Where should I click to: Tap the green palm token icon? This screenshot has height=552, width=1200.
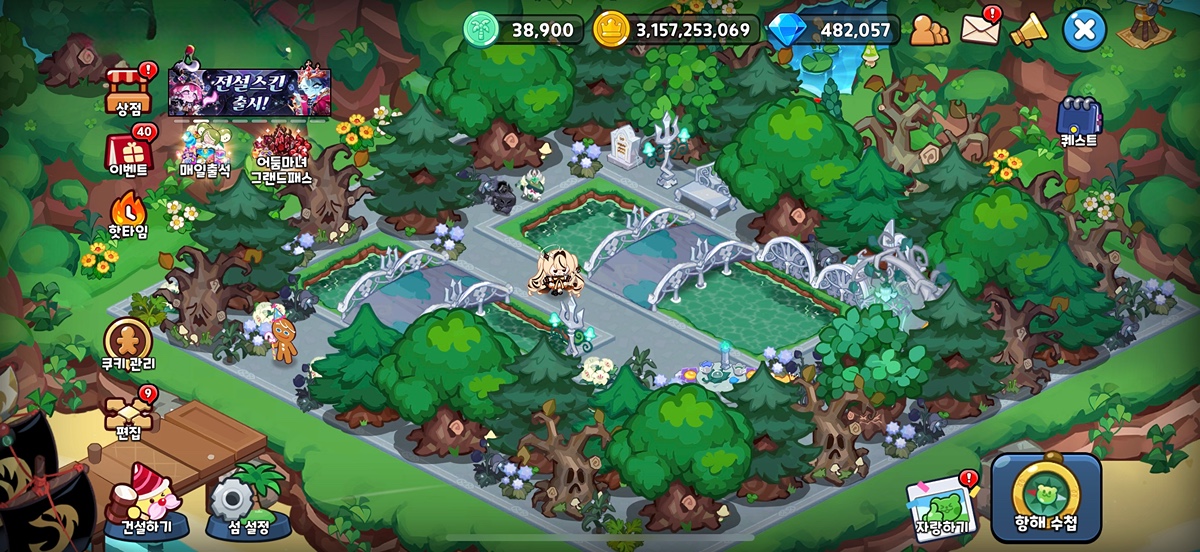pos(481,30)
